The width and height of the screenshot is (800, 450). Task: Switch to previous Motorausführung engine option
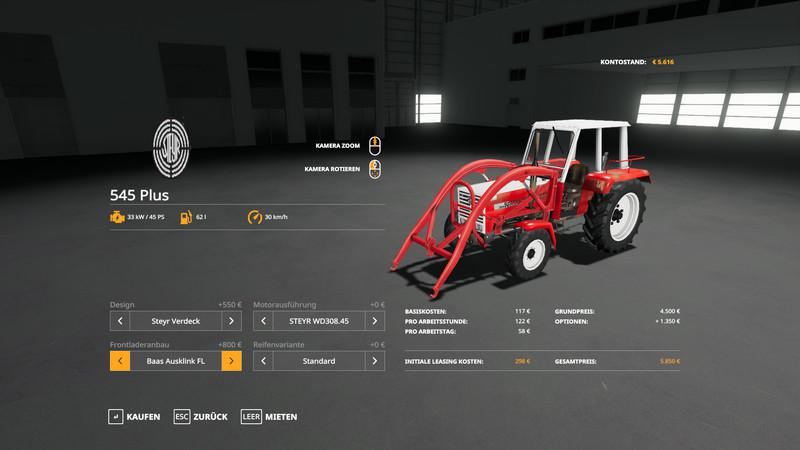[264, 321]
